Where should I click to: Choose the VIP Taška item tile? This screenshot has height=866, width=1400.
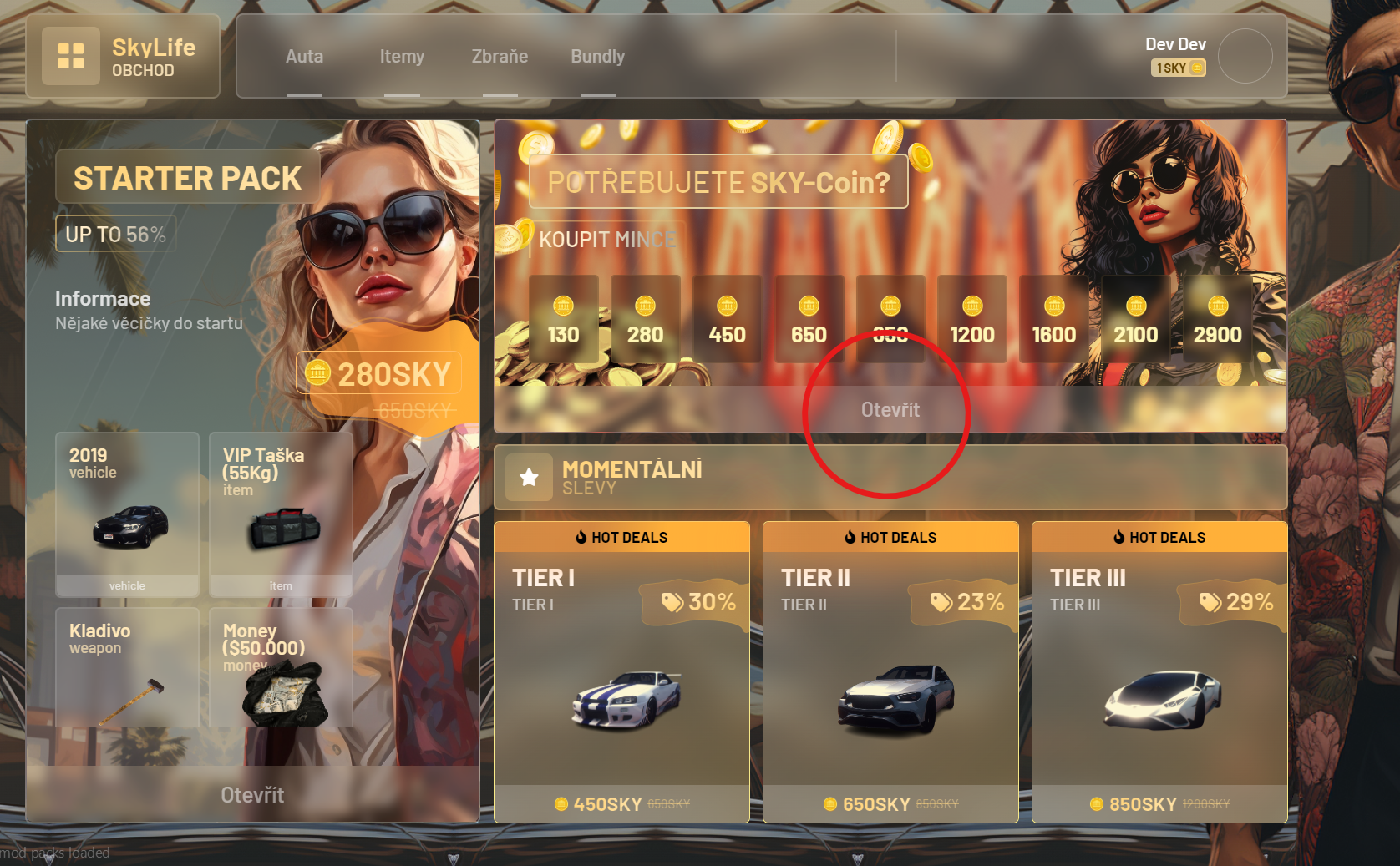coord(281,514)
